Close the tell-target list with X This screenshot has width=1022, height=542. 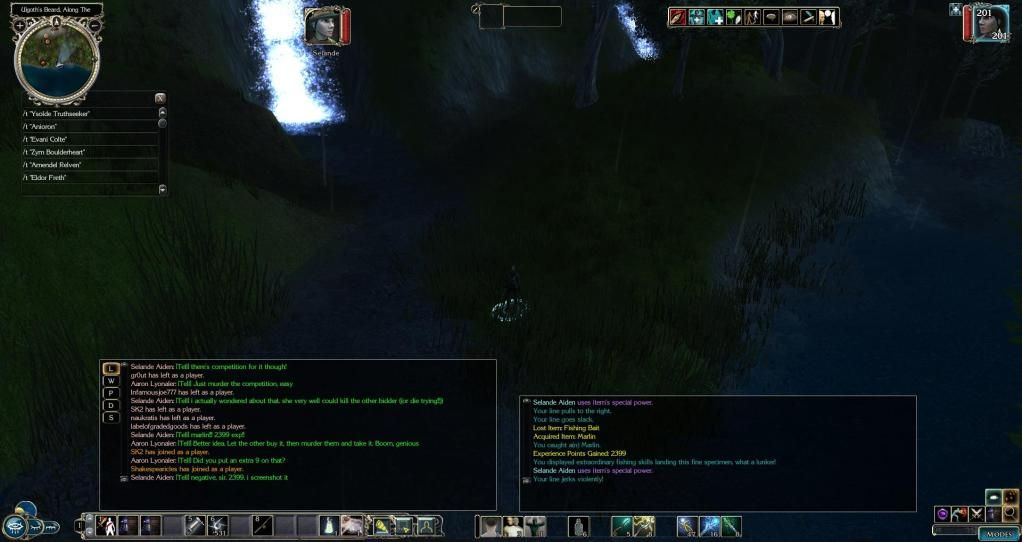pyautogui.click(x=159, y=98)
